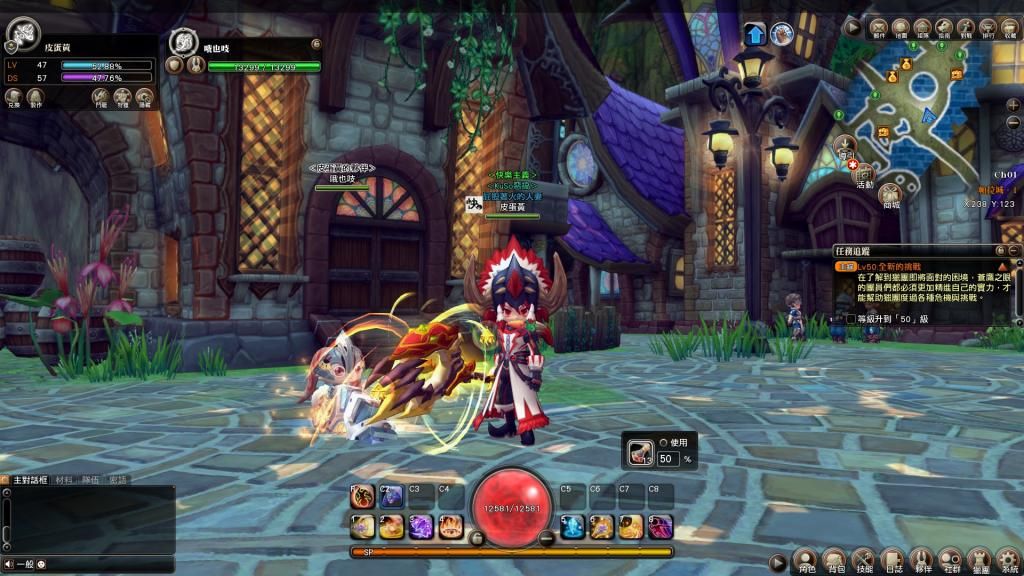Open the 日誌 quest journal
The width and height of the screenshot is (1024, 576).
pyautogui.click(x=894, y=560)
